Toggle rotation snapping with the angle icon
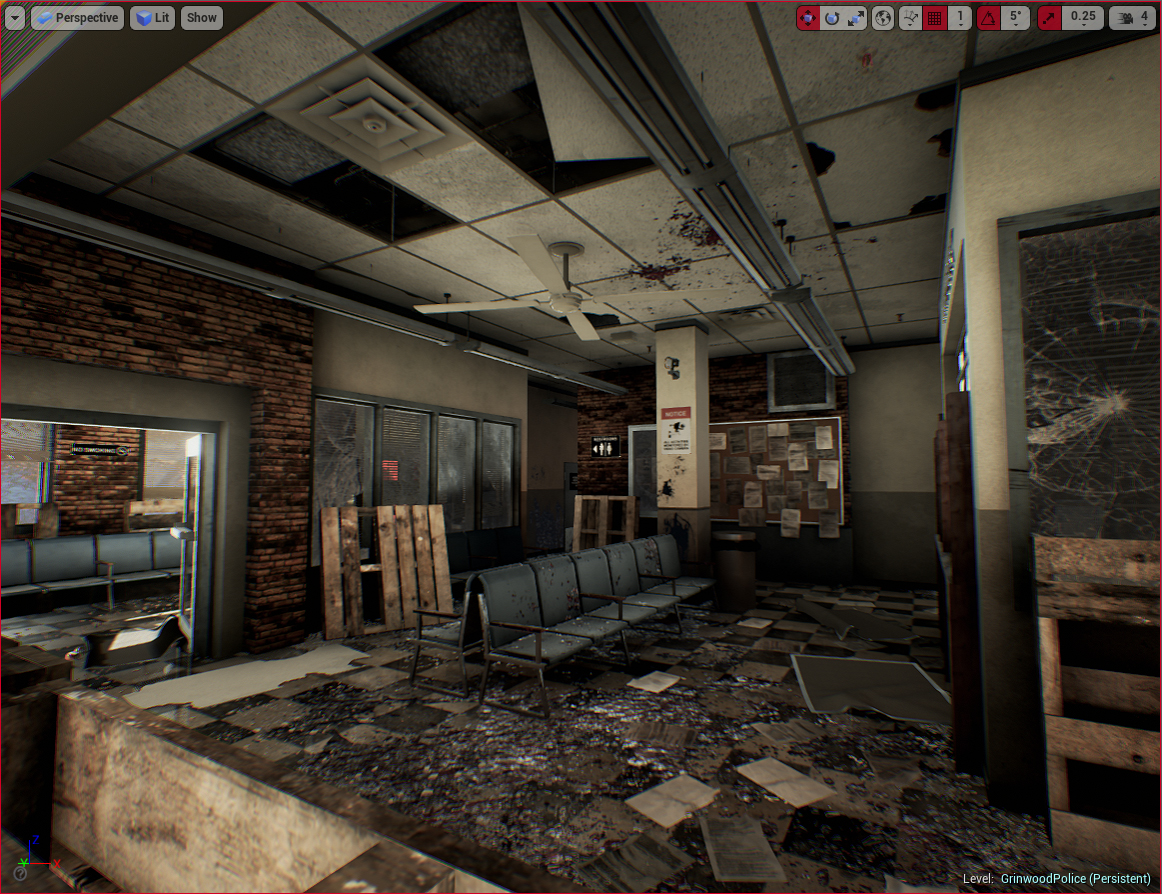 988,17
